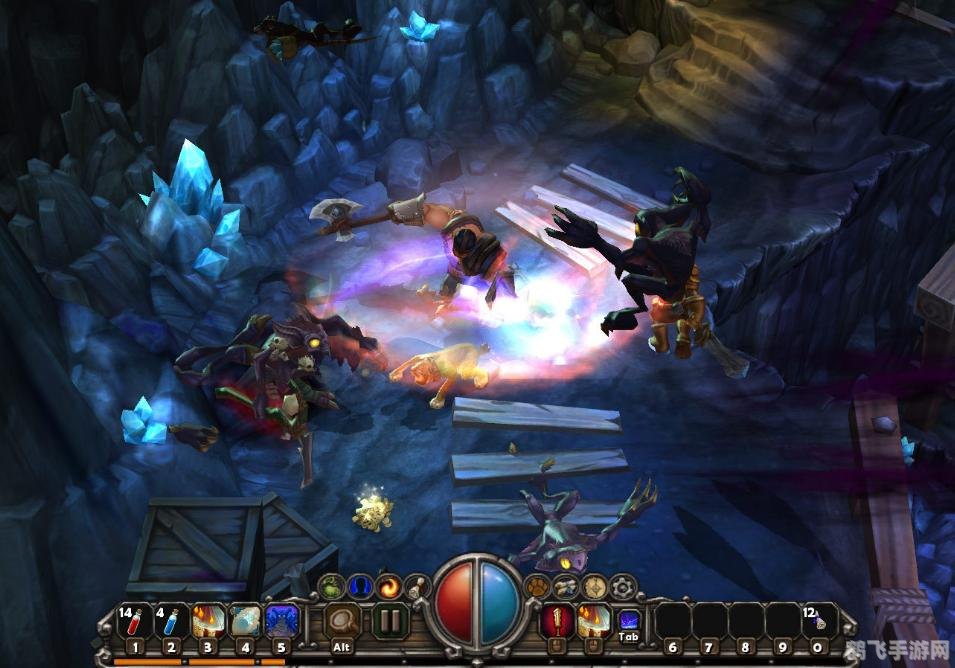This screenshot has height=668, width=955.
Task: Use the red health potion in slot 1
Action: pos(136,623)
